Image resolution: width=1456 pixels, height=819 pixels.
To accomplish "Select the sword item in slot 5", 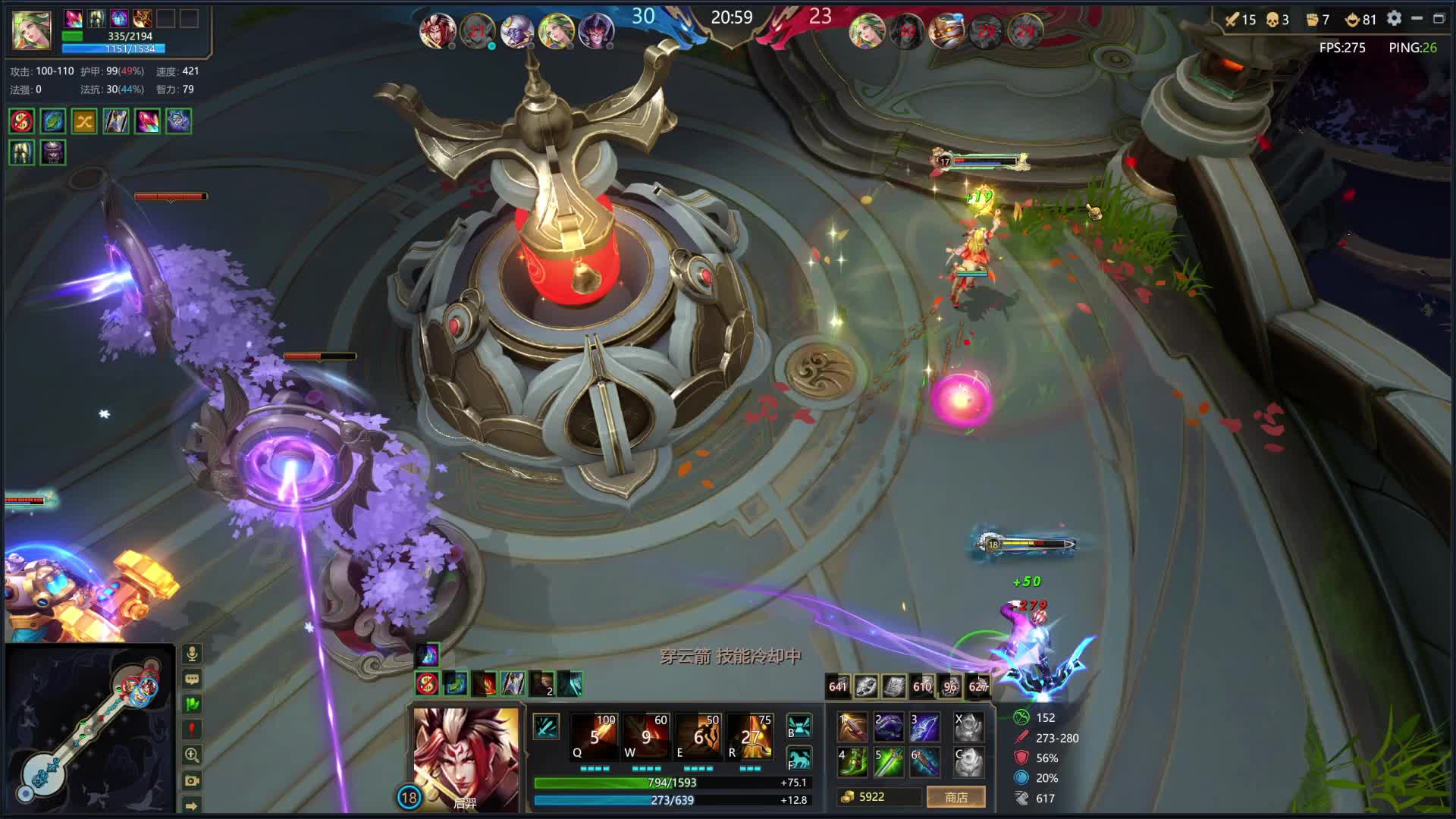I will pos(889,761).
